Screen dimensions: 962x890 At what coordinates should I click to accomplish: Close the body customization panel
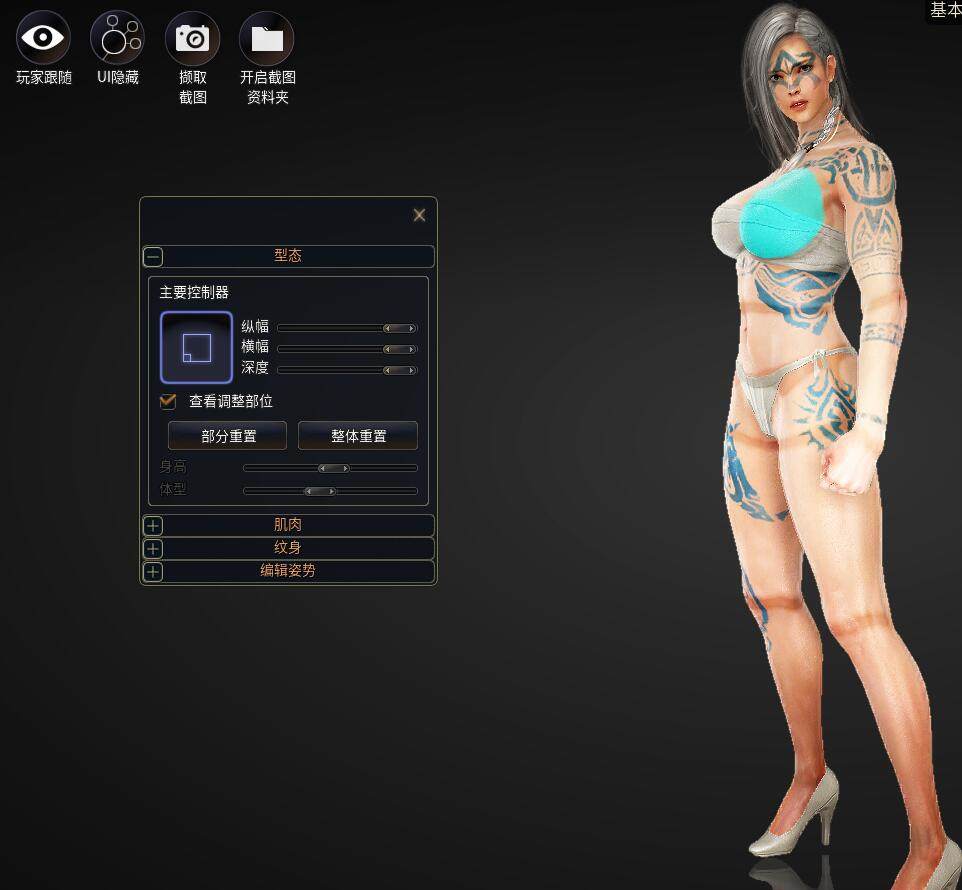tap(419, 215)
